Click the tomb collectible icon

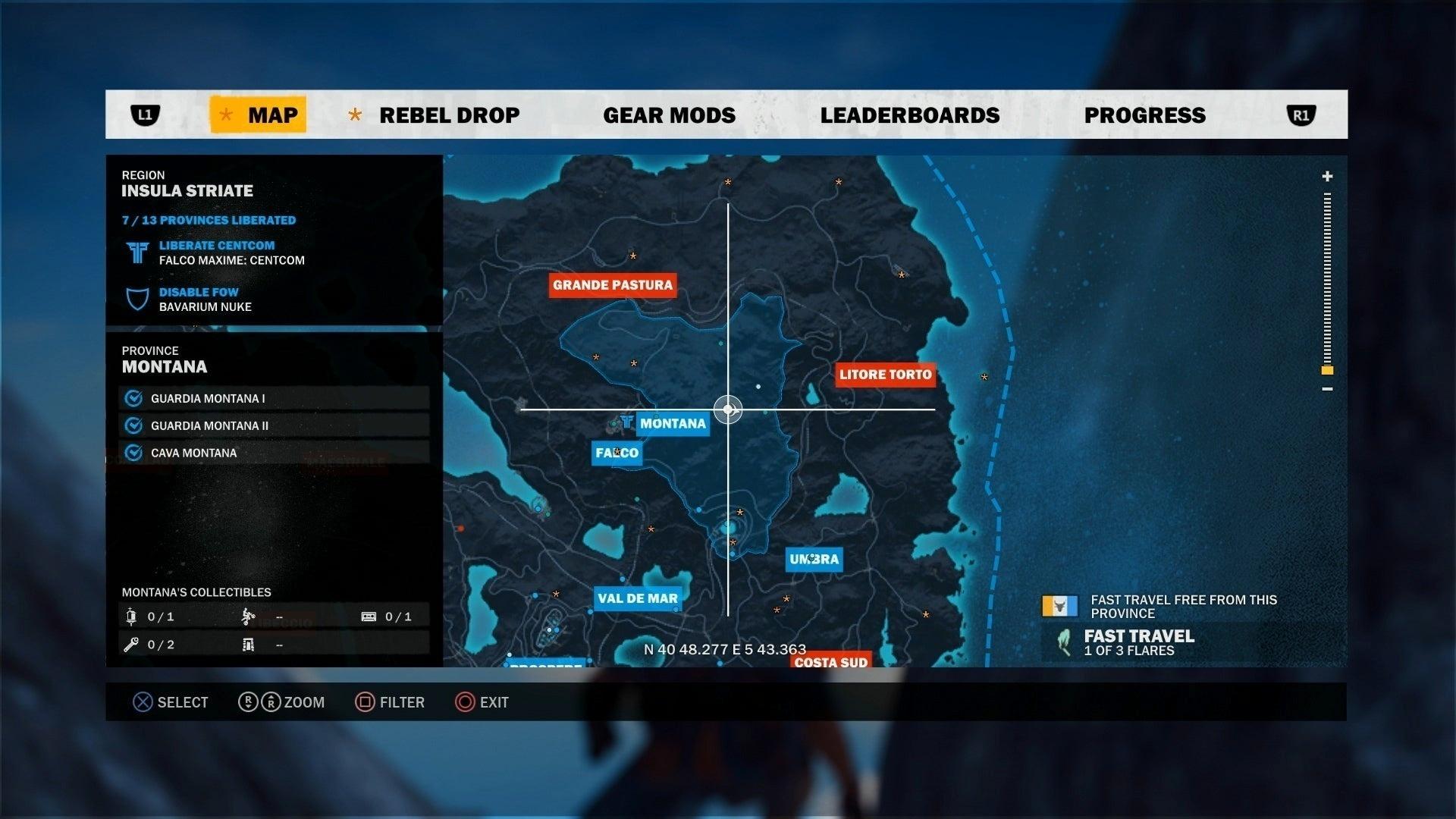click(248, 645)
